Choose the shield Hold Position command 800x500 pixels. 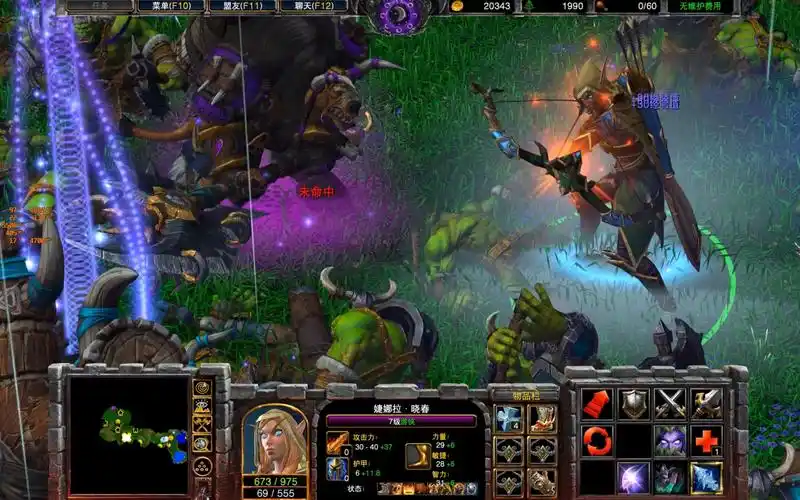pyautogui.click(x=633, y=403)
